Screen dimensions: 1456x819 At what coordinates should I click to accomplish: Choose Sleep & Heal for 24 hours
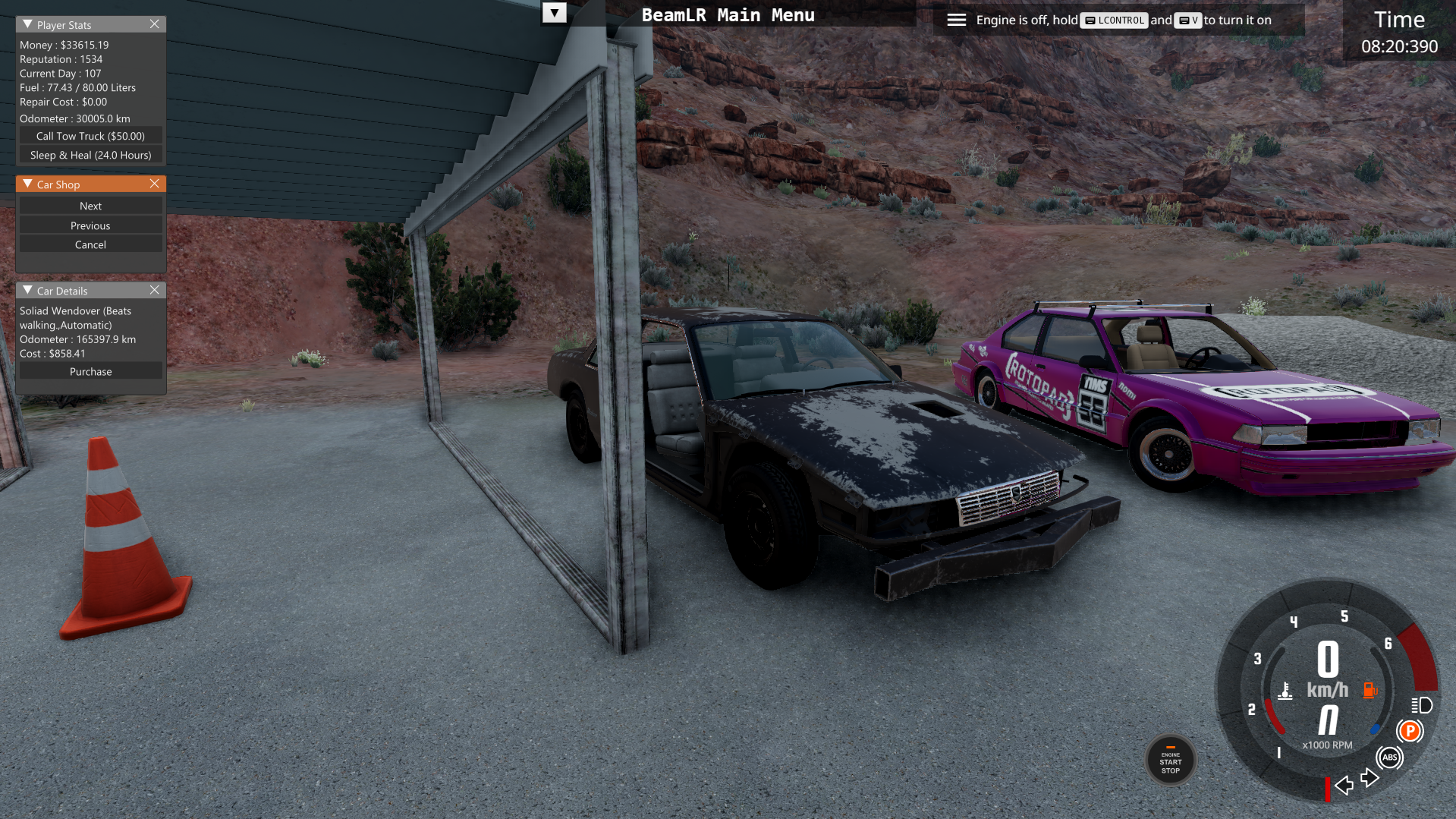pyautogui.click(x=90, y=155)
